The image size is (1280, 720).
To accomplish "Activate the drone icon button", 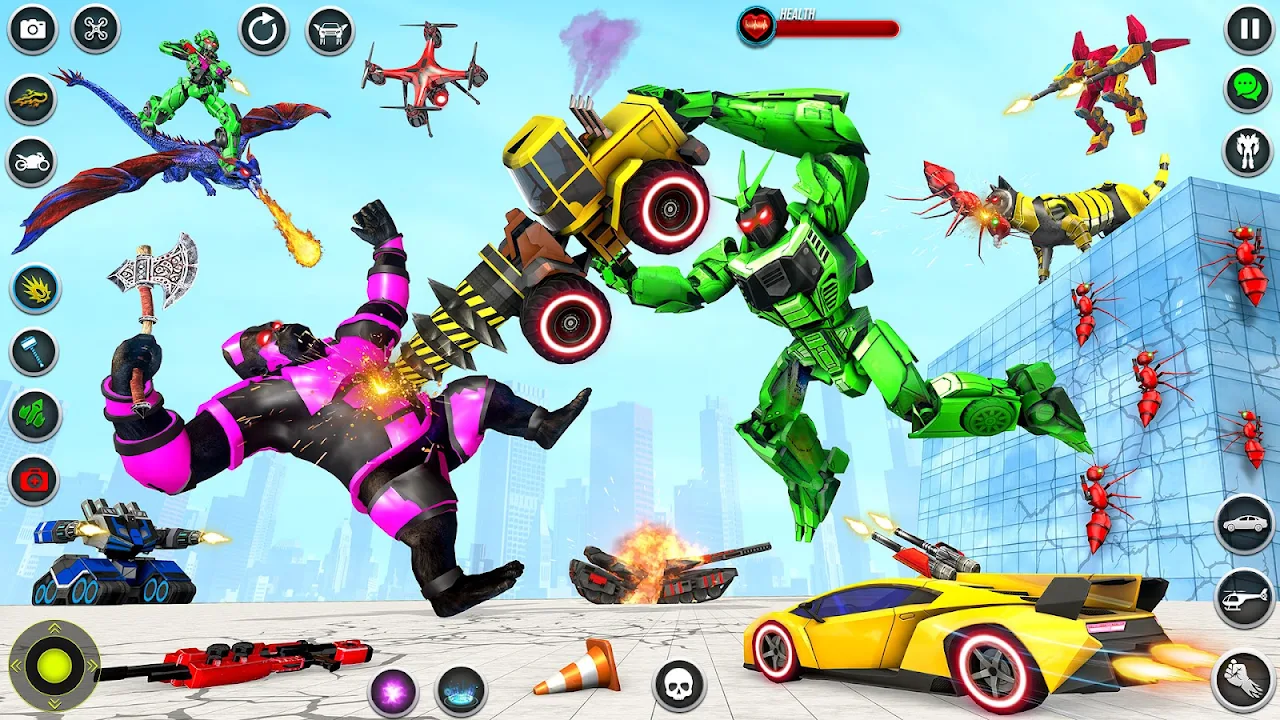I will pyautogui.click(x=95, y=29).
